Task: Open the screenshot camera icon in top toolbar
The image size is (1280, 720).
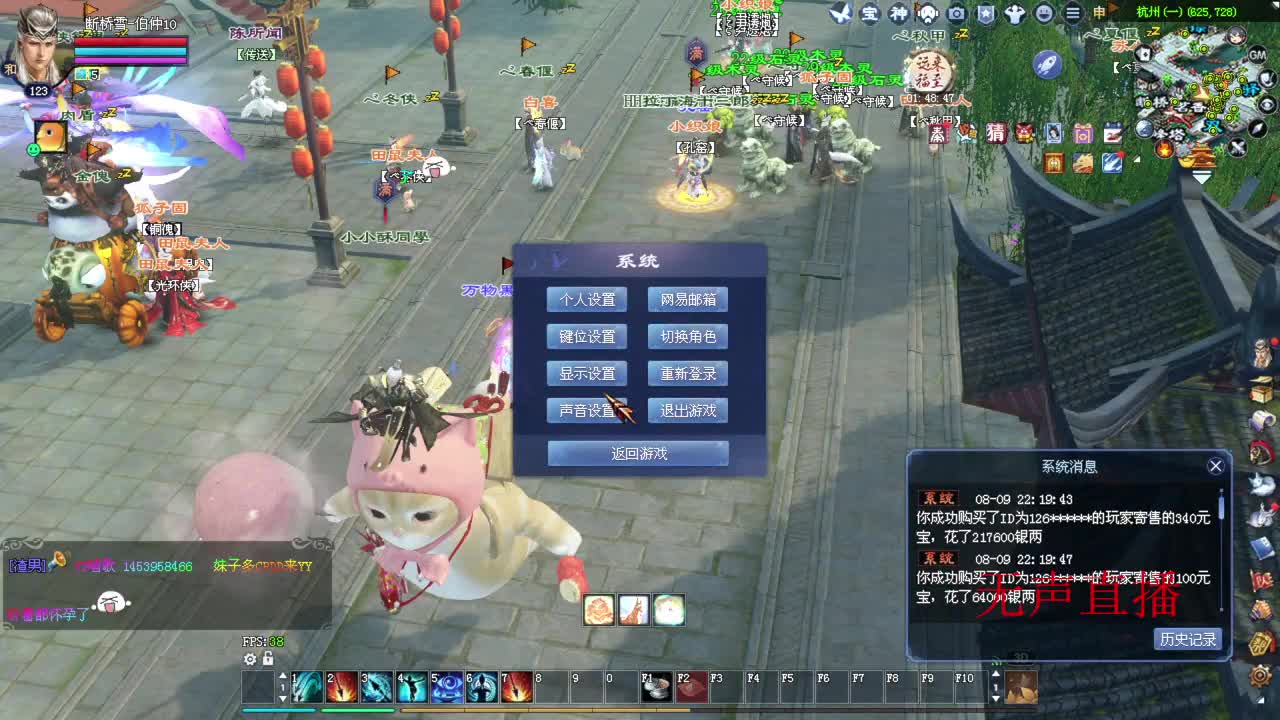Action: click(x=956, y=14)
